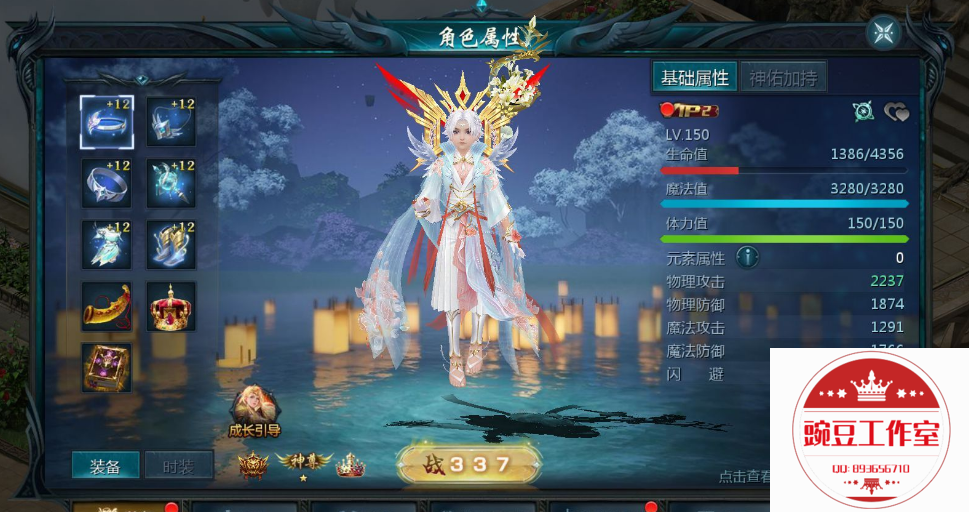Click the double hearts icon

coord(897,112)
